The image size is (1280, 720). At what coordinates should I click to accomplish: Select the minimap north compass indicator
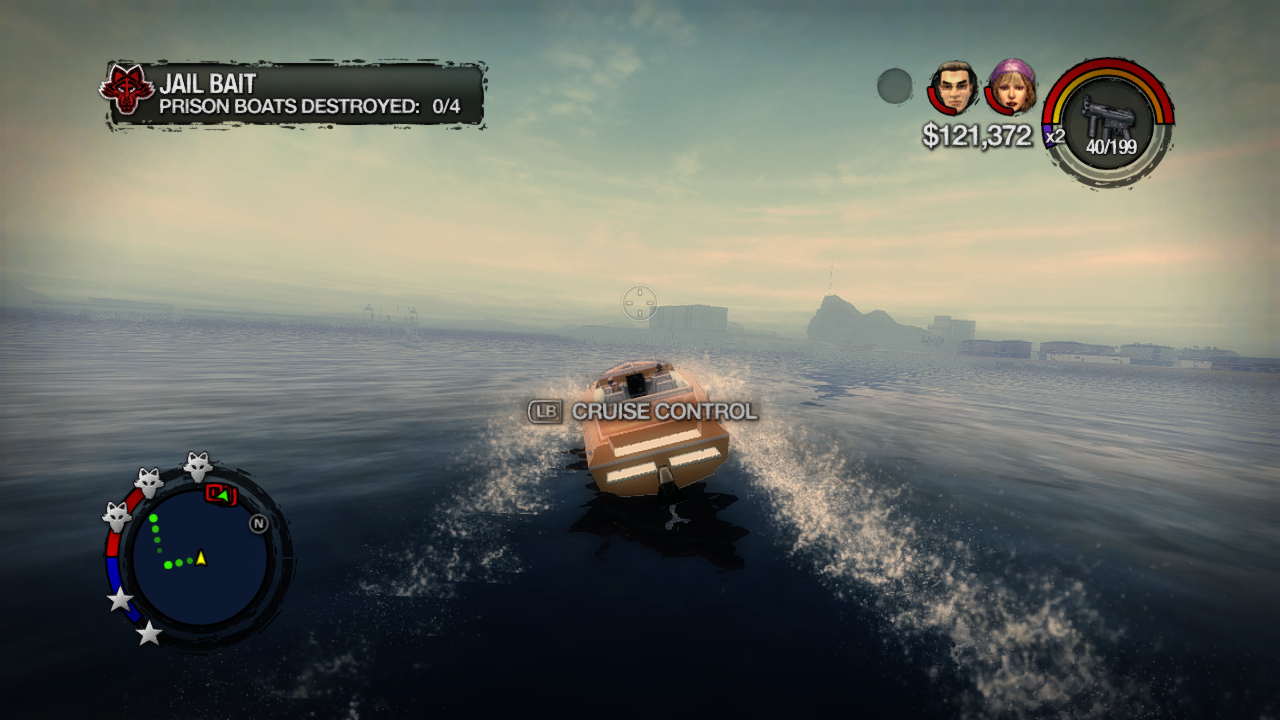point(258,523)
